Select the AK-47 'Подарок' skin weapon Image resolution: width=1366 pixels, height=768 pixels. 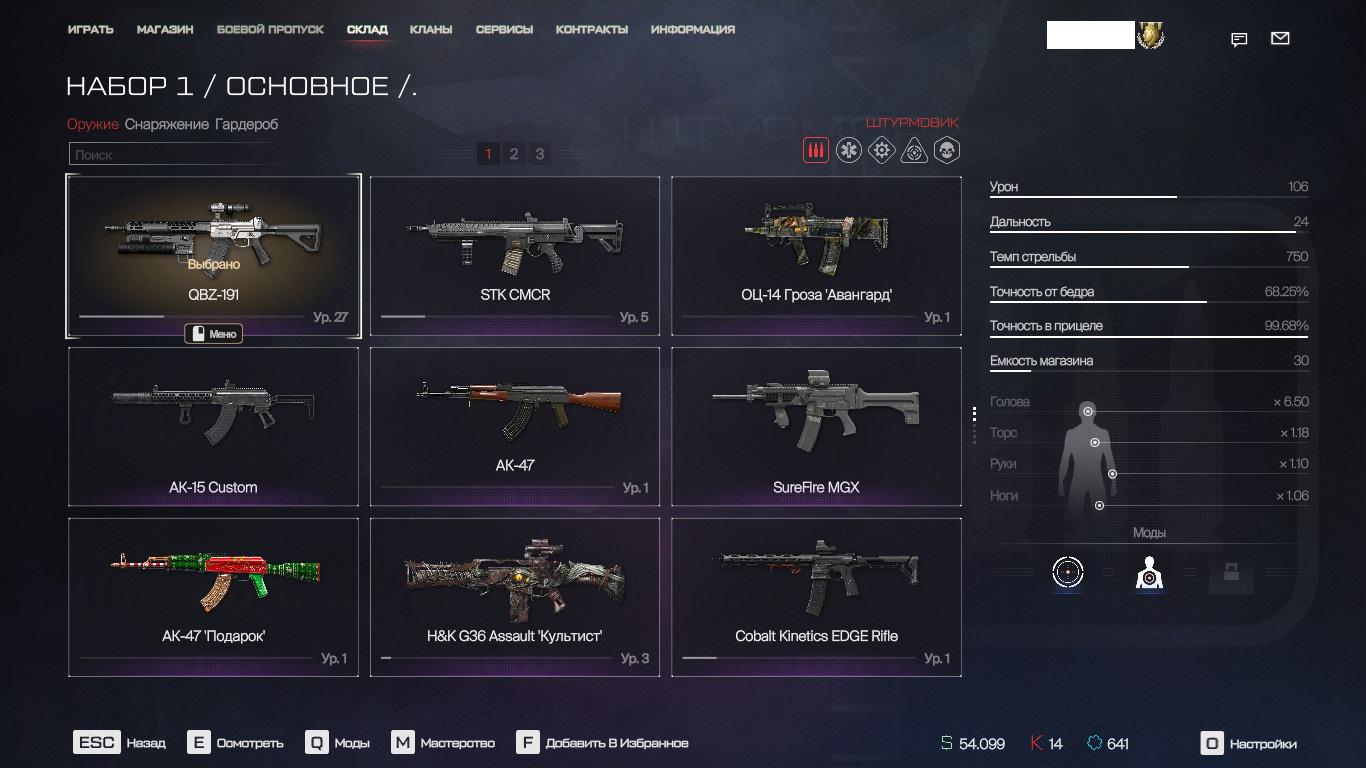(213, 597)
